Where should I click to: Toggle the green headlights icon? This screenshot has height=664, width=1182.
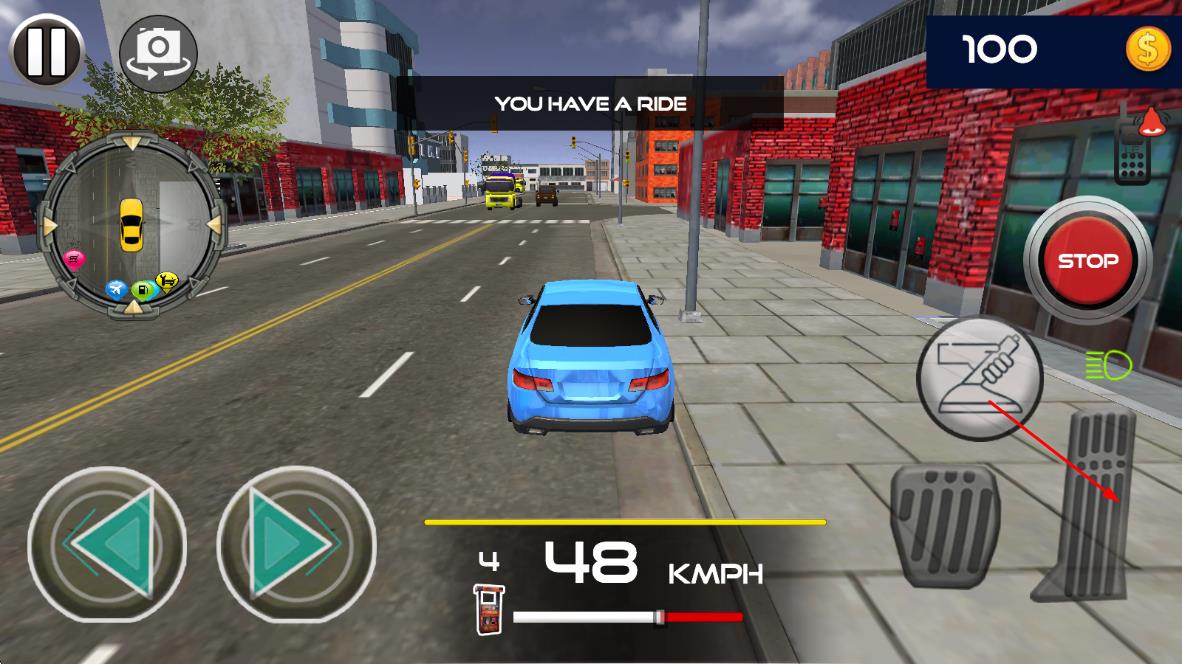(1107, 364)
